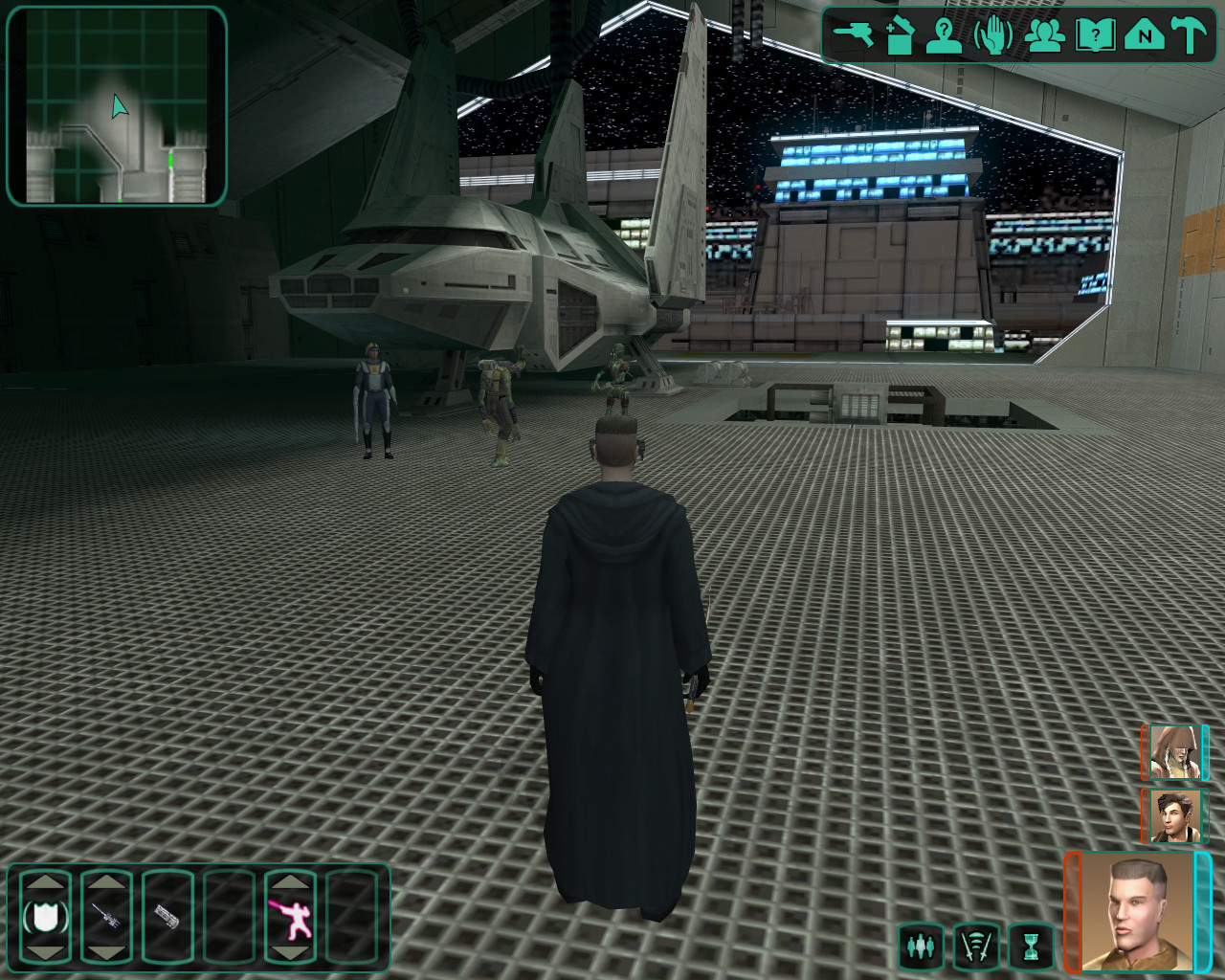Open the journal book icon
This screenshot has width=1225, height=980.
(x=1095, y=36)
